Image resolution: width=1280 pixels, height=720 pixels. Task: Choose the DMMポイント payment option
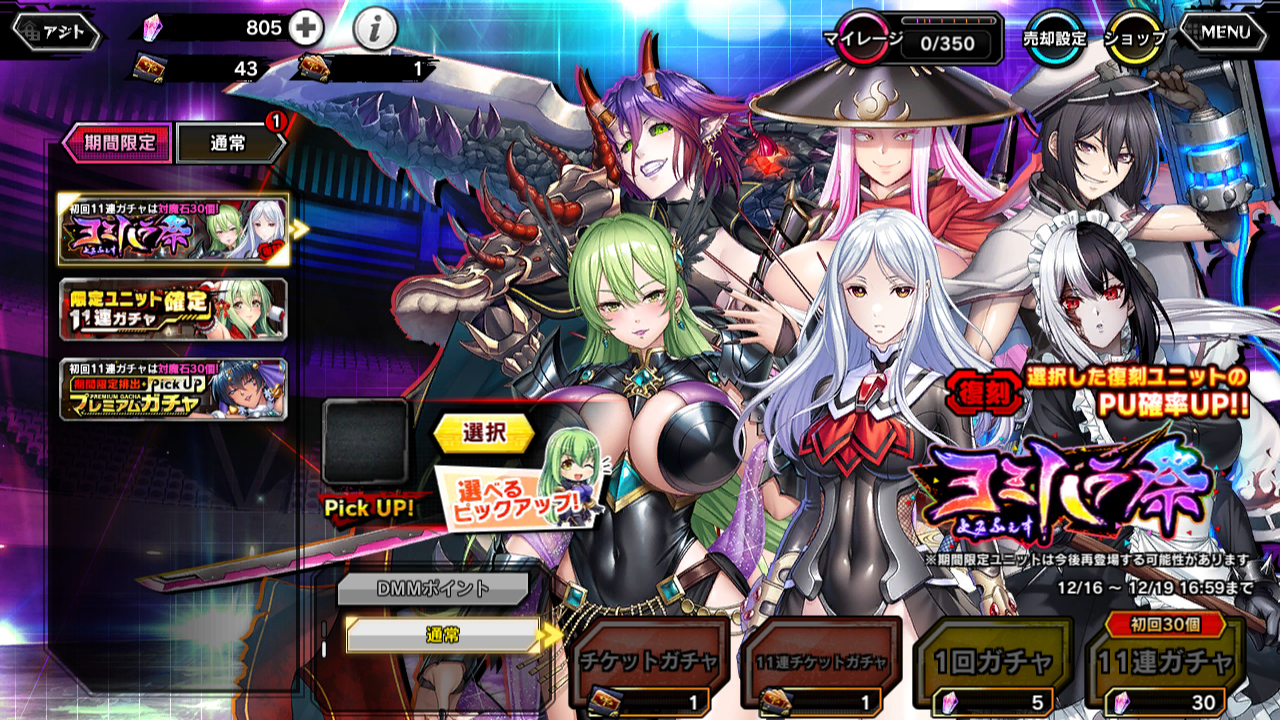(x=432, y=589)
